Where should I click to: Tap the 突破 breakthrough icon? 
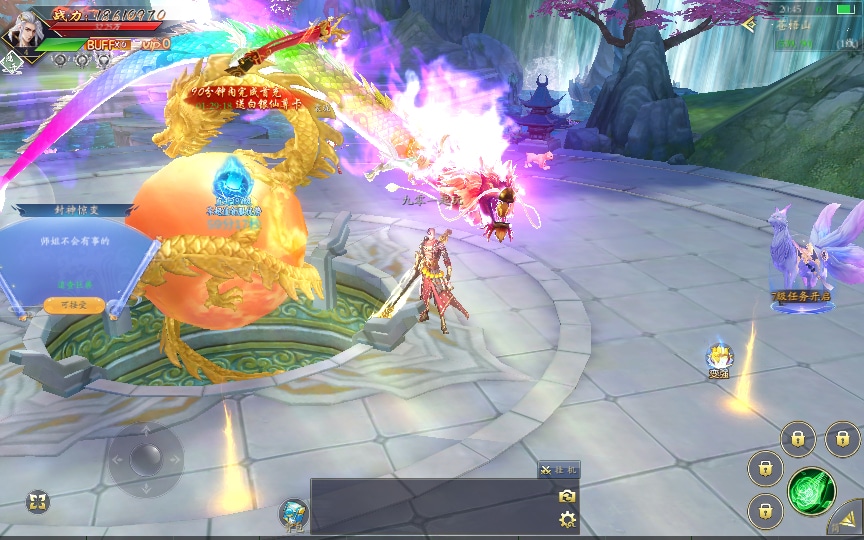(x=718, y=359)
